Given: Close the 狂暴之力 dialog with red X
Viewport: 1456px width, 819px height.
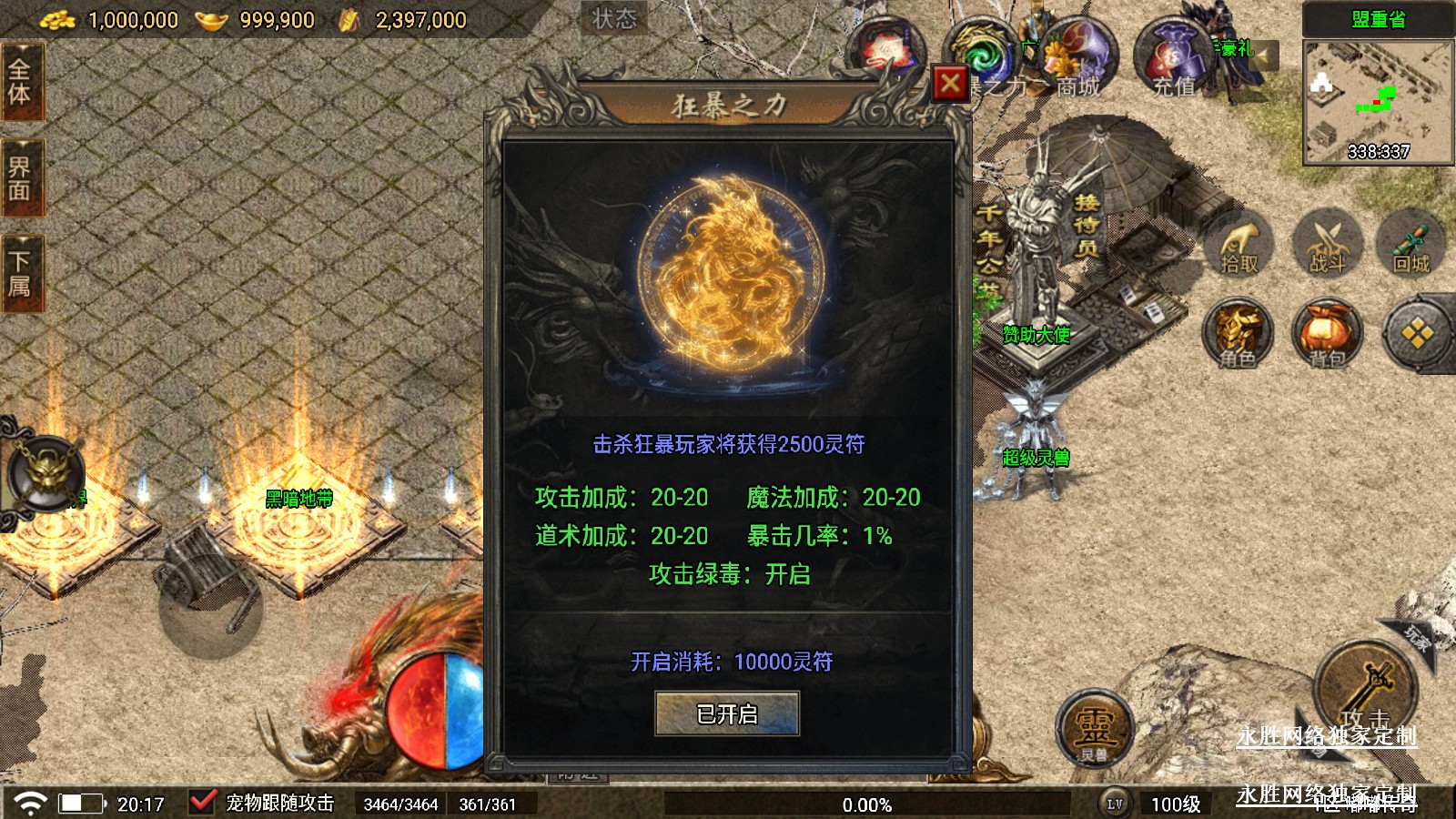Looking at the screenshot, I should tap(950, 84).
